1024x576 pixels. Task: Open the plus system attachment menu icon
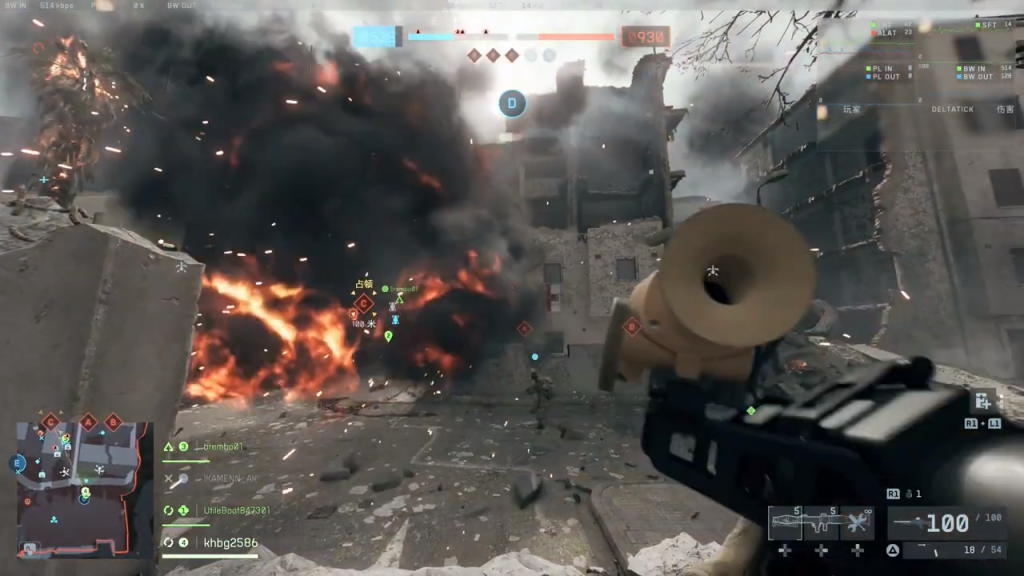983,401
